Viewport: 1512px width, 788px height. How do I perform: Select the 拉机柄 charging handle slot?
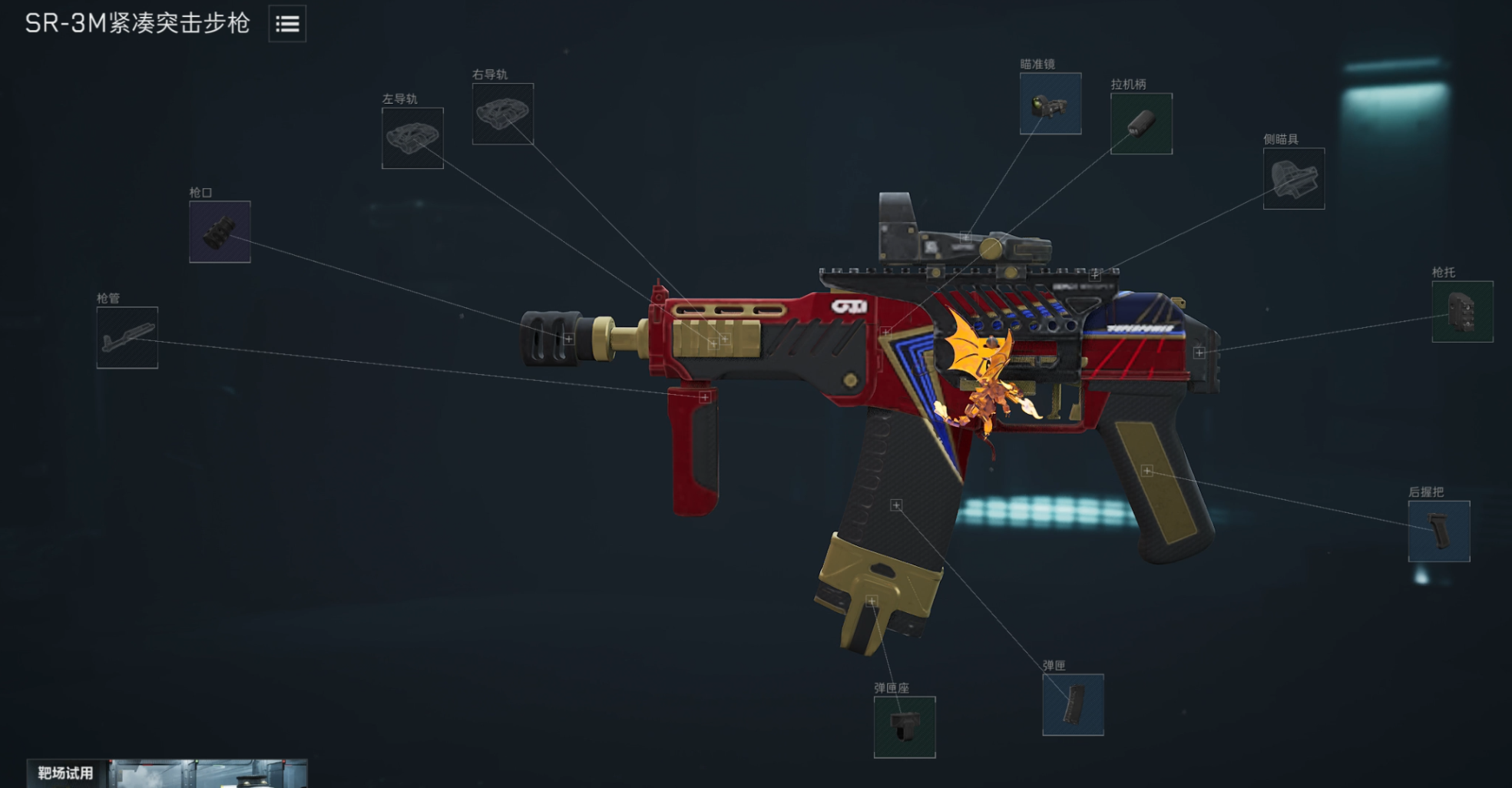(1141, 124)
